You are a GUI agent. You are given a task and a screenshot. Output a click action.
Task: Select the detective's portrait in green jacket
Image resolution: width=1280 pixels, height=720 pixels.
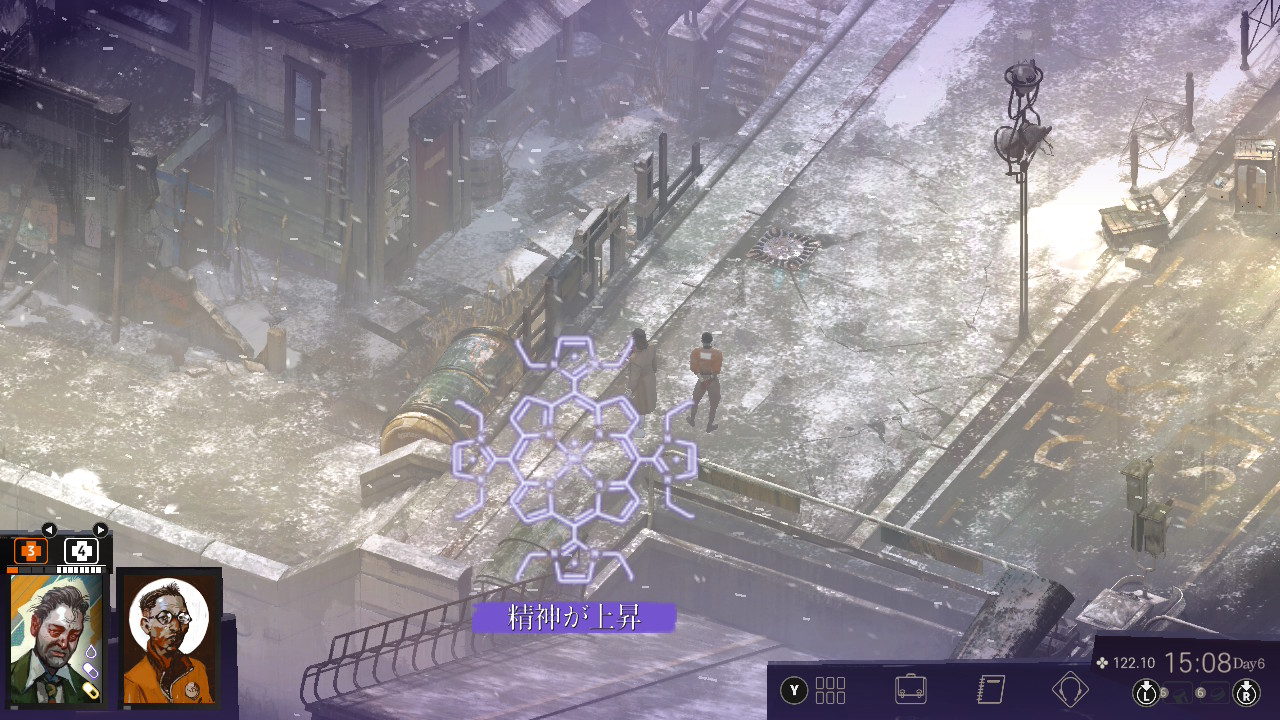click(55, 638)
